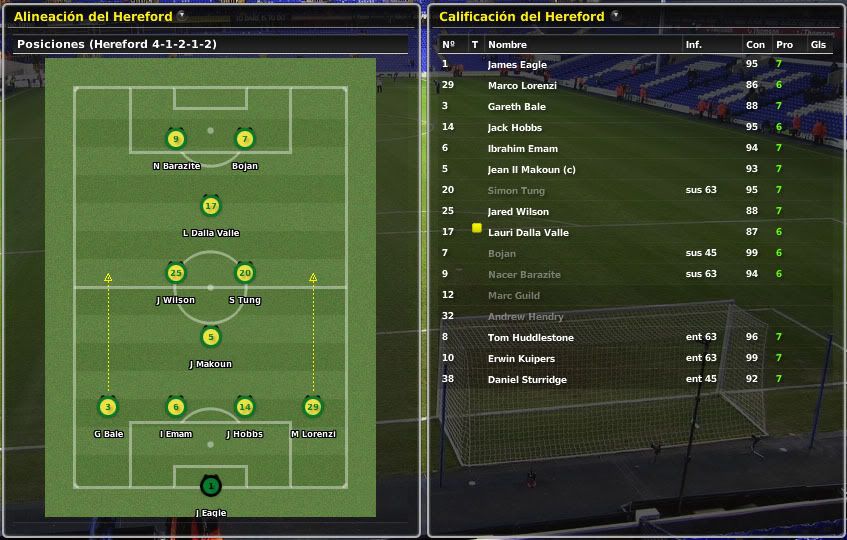Choose Gareth Bale from the ratings list
The image size is (847, 540).
click(516, 106)
